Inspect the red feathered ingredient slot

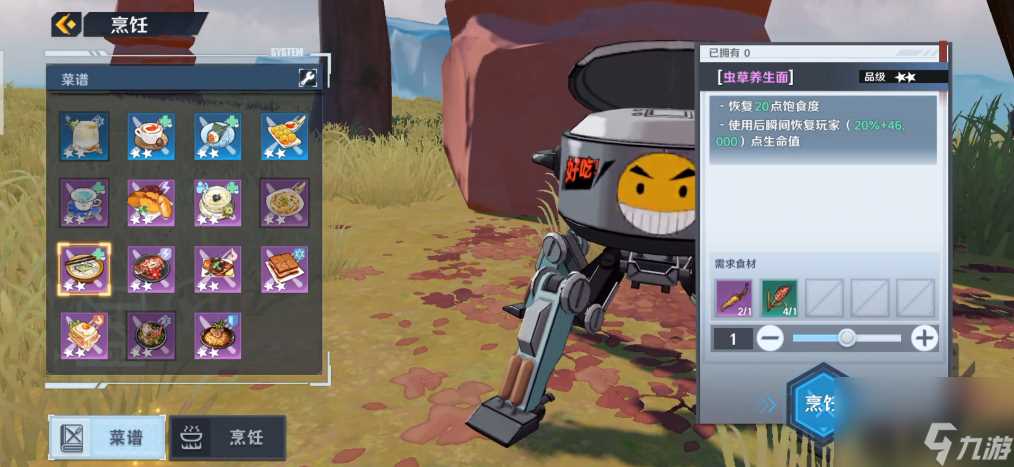779,298
